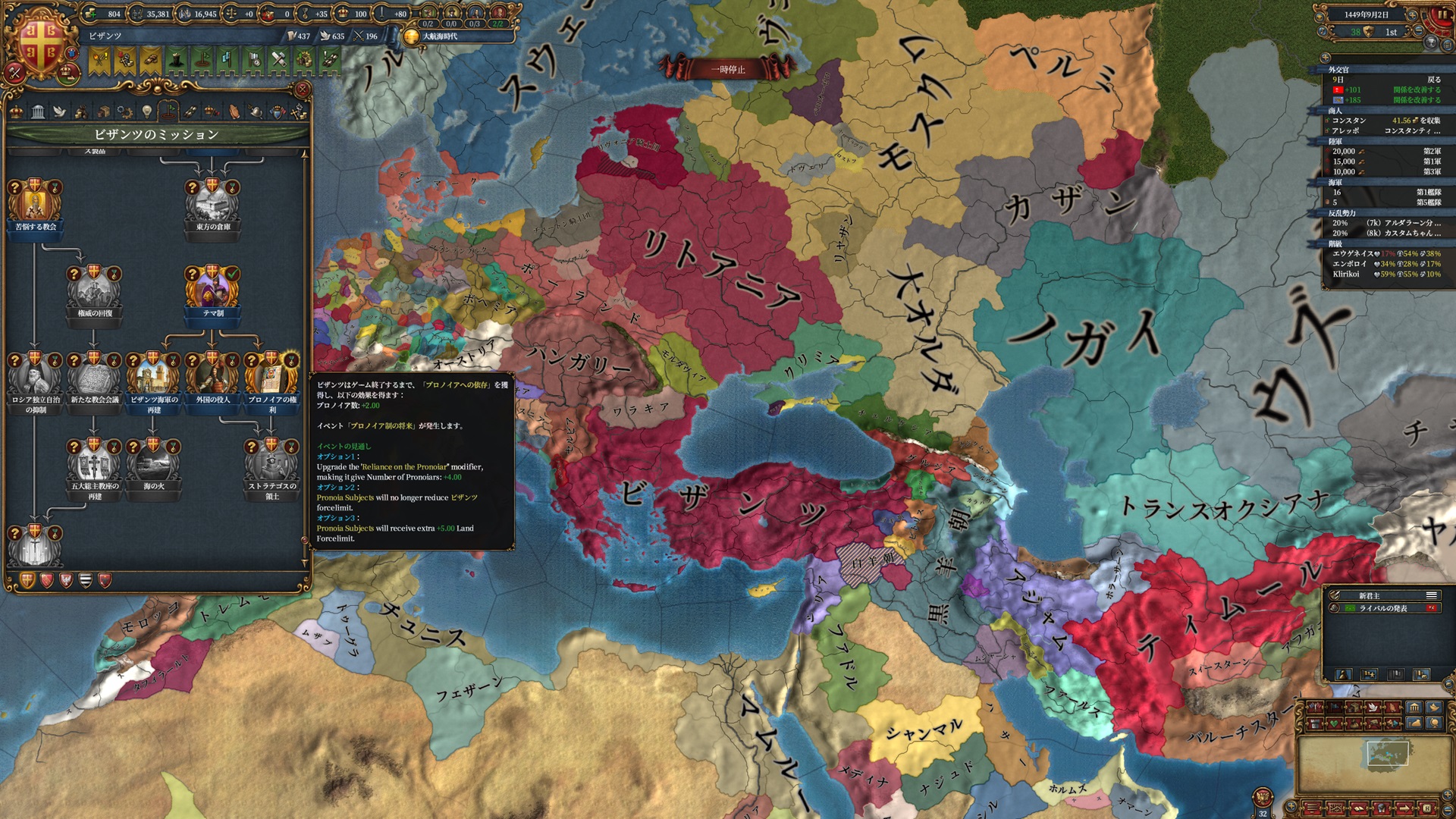Select the 東方の倉庫 mission
The image size is (1456, 819).
(212, 202)
